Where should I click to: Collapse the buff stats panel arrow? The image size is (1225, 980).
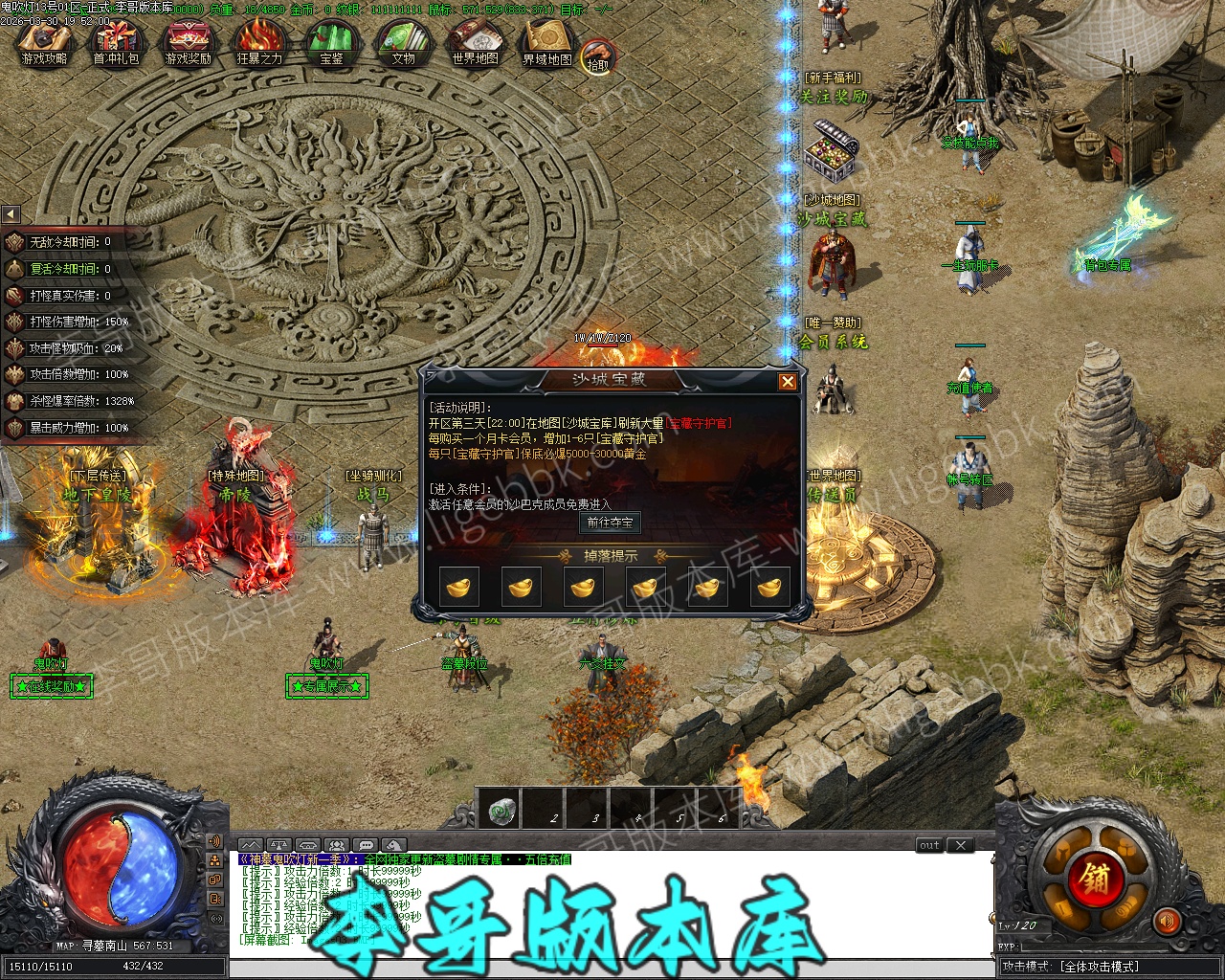tap(11, 213)
